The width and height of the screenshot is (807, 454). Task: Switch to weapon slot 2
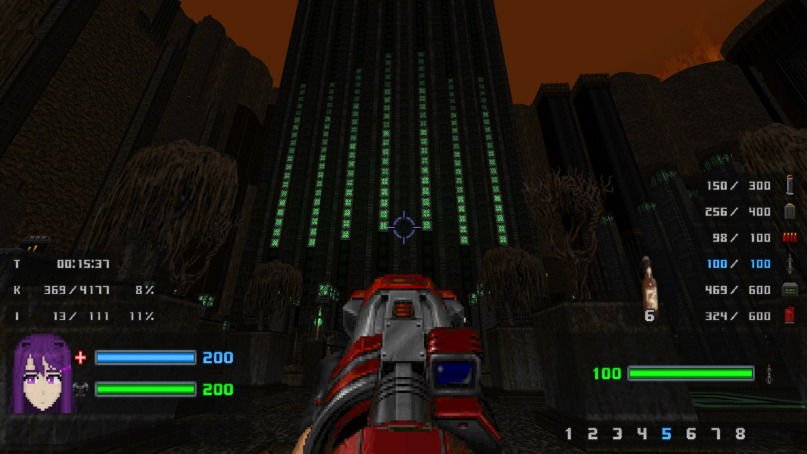[x=593, y=434]
